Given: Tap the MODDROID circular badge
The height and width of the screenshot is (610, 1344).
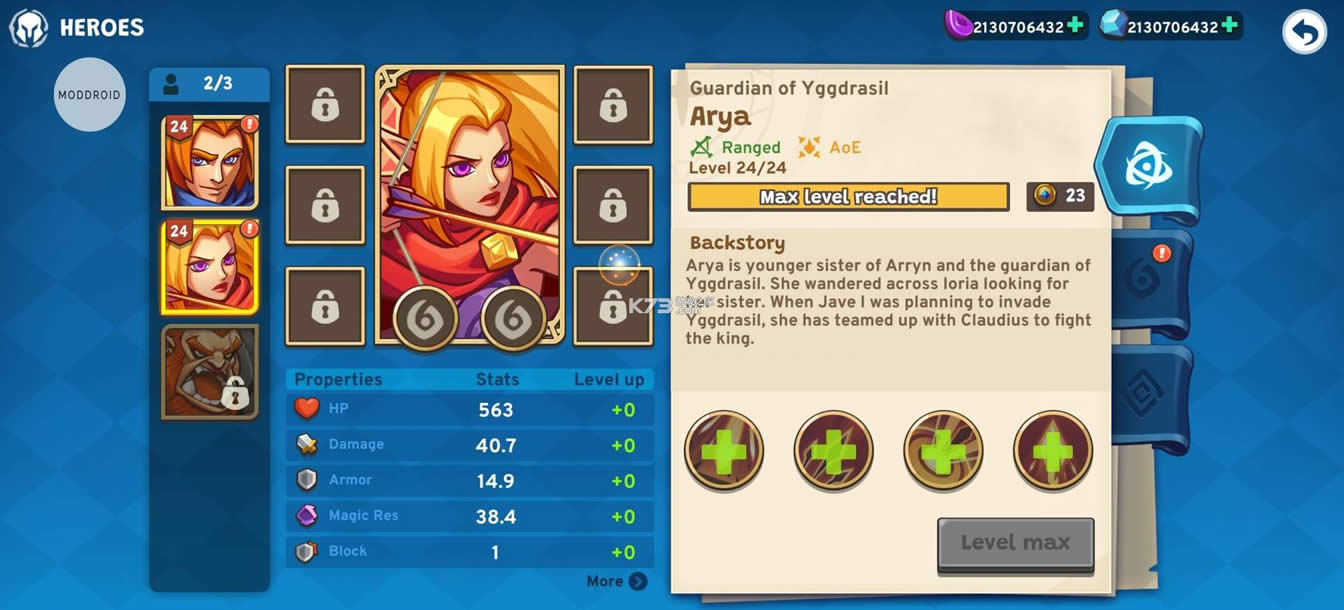Looking at the screenshot, I should [x=90, y=95].
